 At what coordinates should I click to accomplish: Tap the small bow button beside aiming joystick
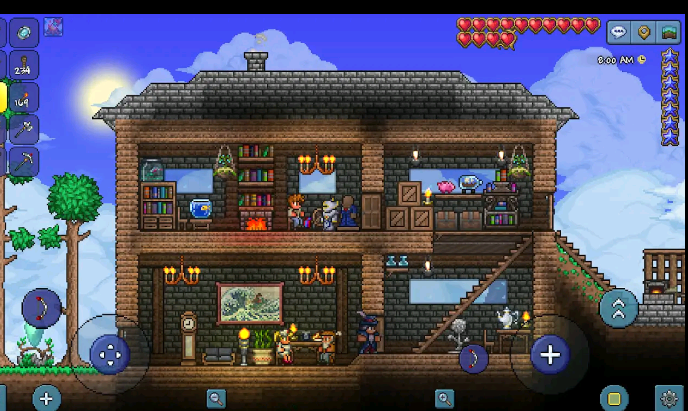tap(473, 358)
